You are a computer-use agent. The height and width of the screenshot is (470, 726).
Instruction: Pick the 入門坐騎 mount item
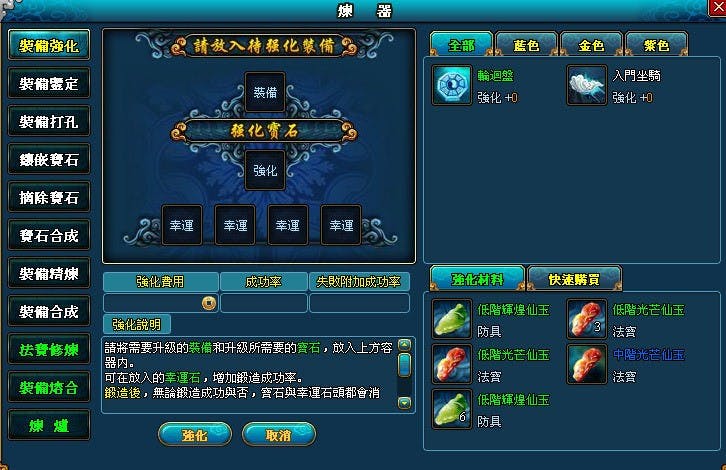tap(586, 85)
